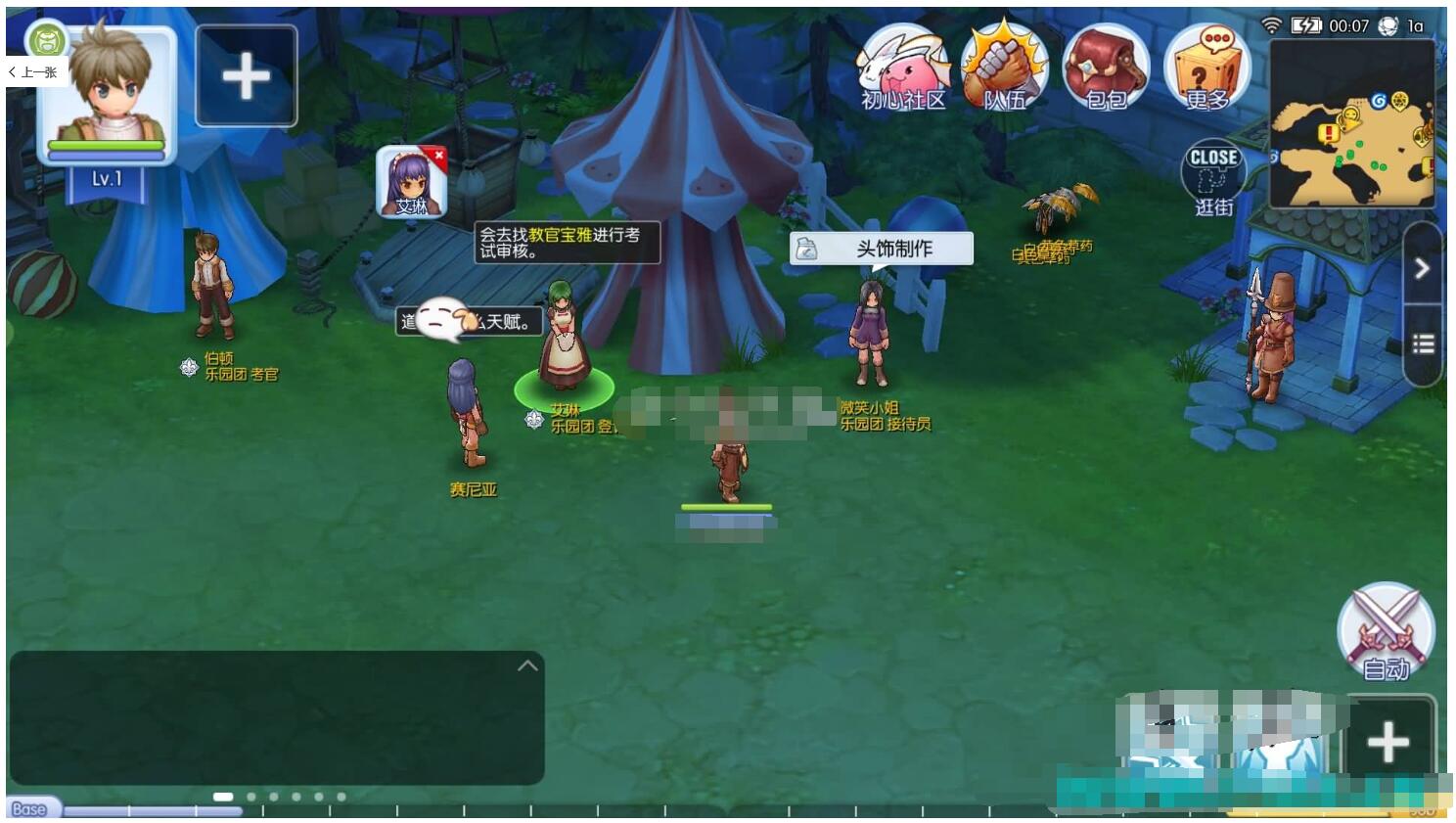Click the plus skill slot button

tap(1388, 742)
